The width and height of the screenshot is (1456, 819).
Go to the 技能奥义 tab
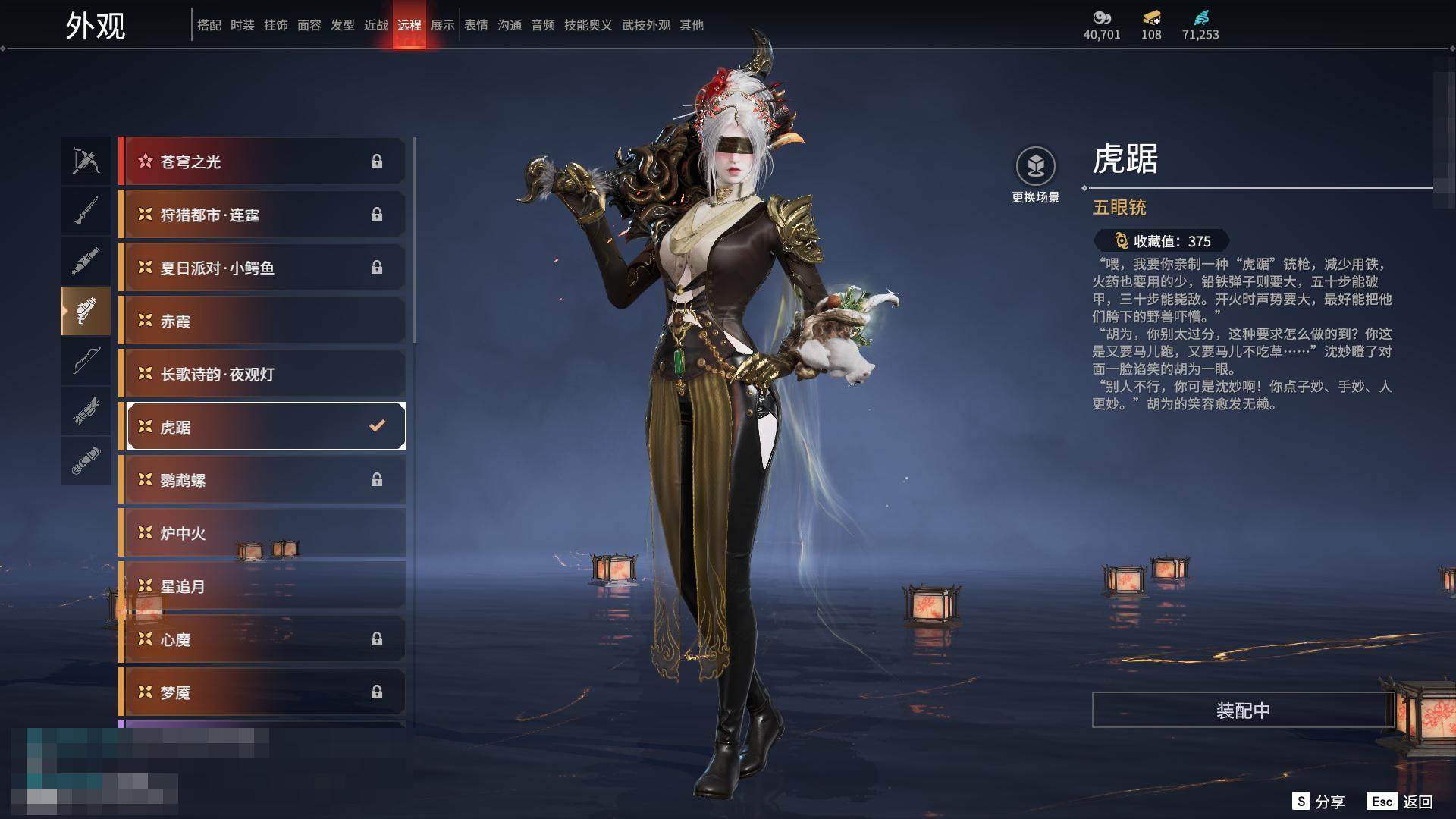click(x=588, y=25)
